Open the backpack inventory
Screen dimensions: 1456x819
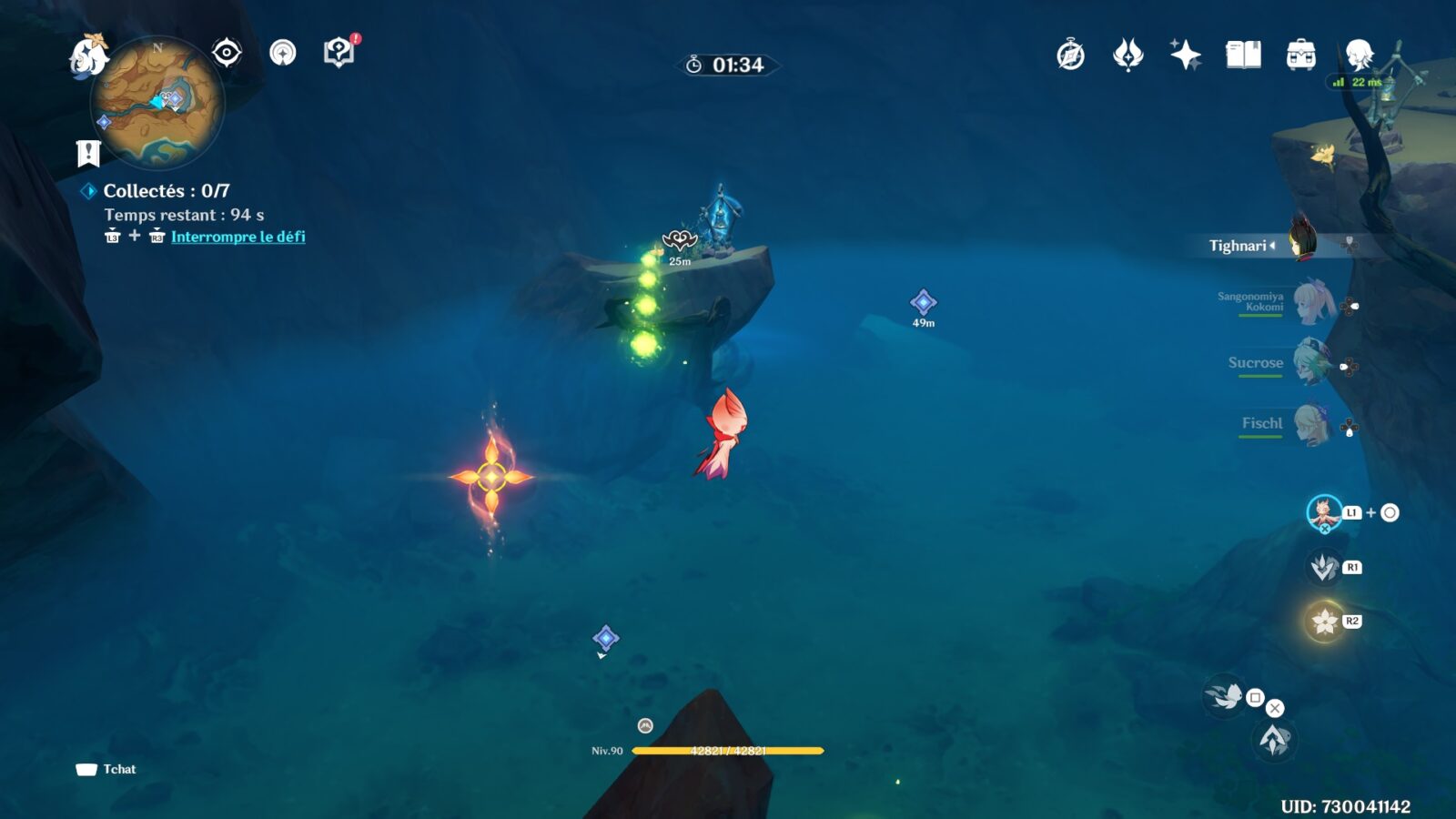point(1300,56)
